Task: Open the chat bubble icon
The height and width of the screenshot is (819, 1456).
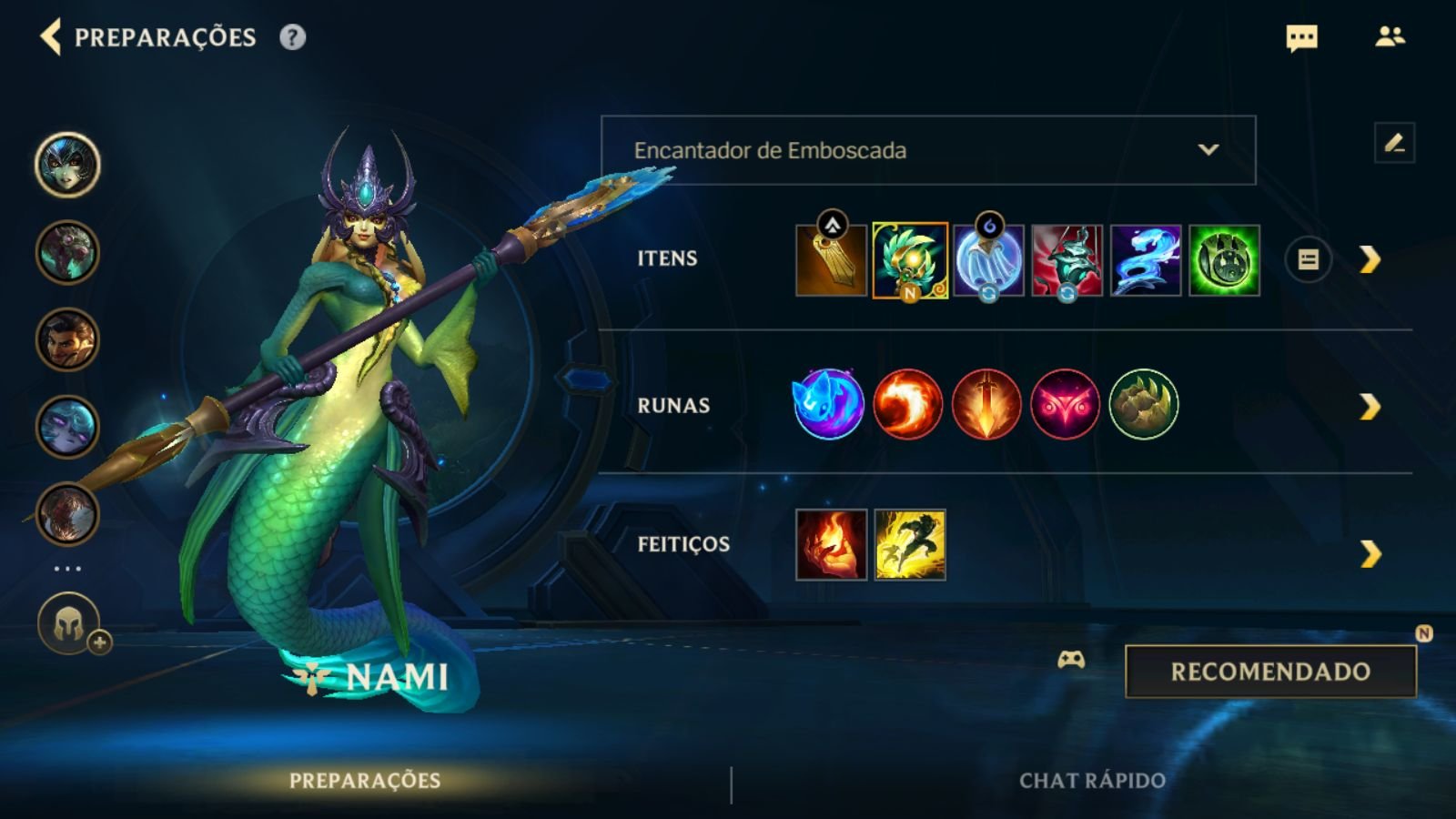Action: point(1299,38)
